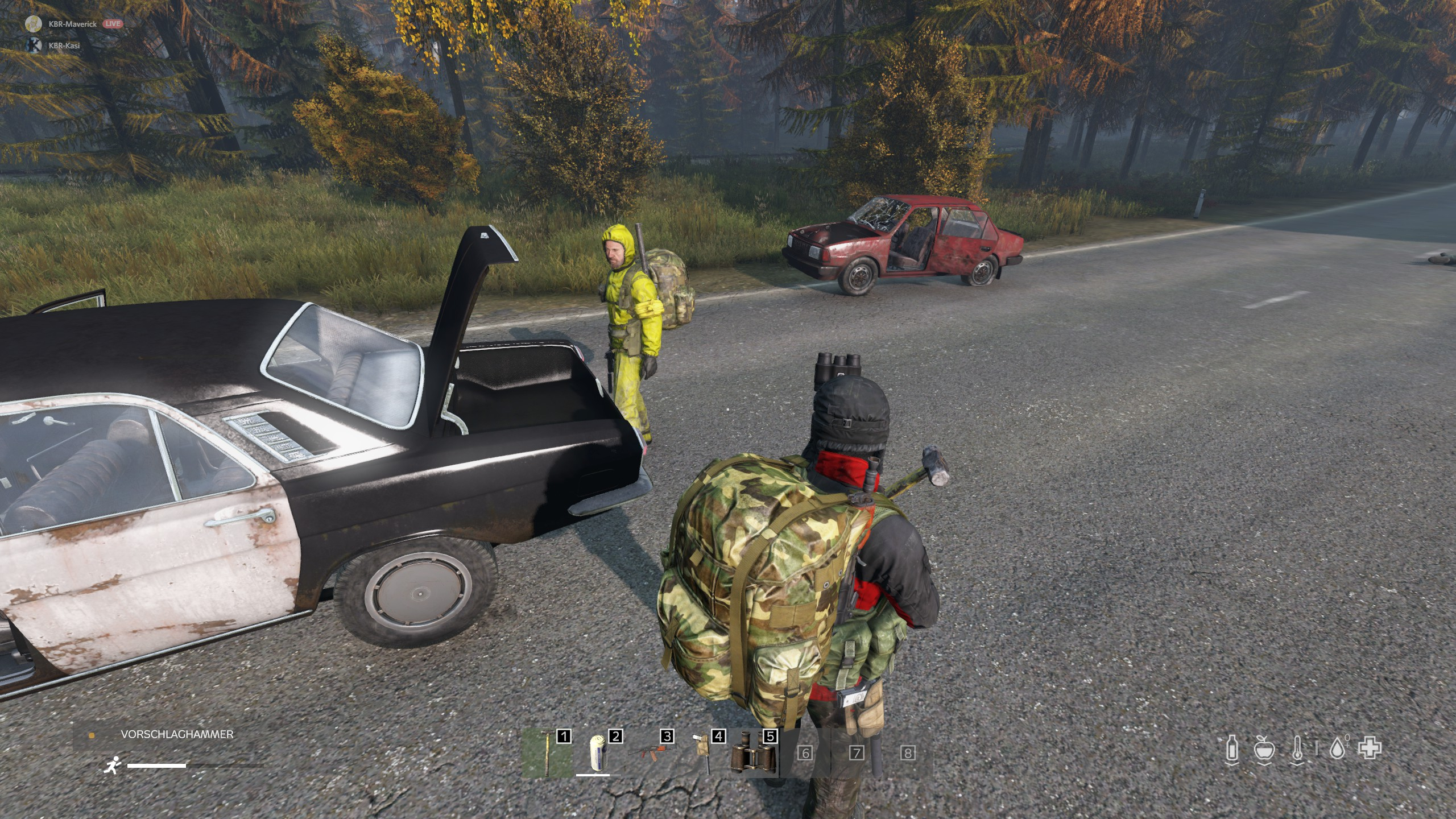
Task: Click KBR-Maverick in the voice overlay
Action: tap(72, 24)
